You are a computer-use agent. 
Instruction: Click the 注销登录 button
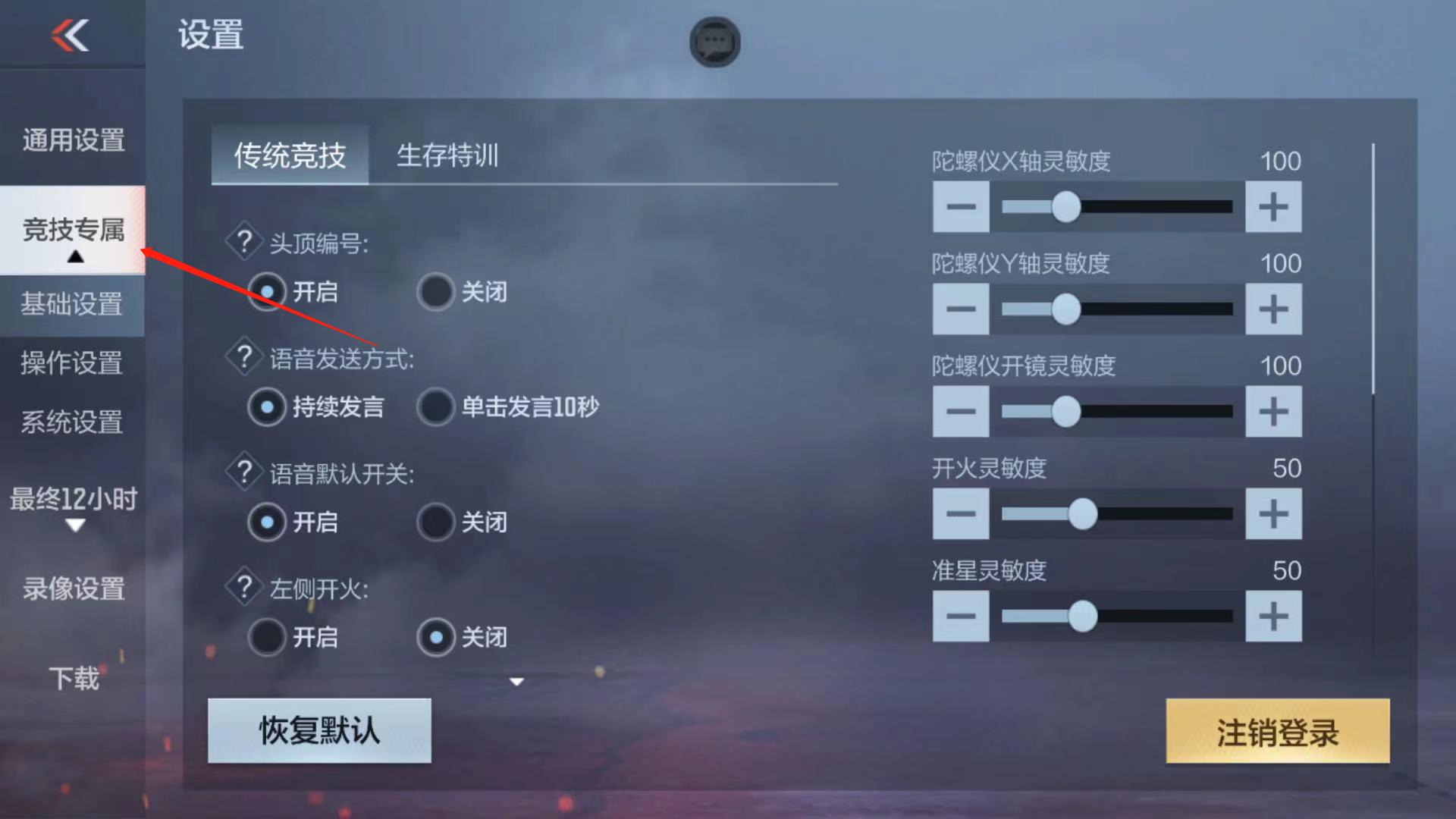[1276, 732]
